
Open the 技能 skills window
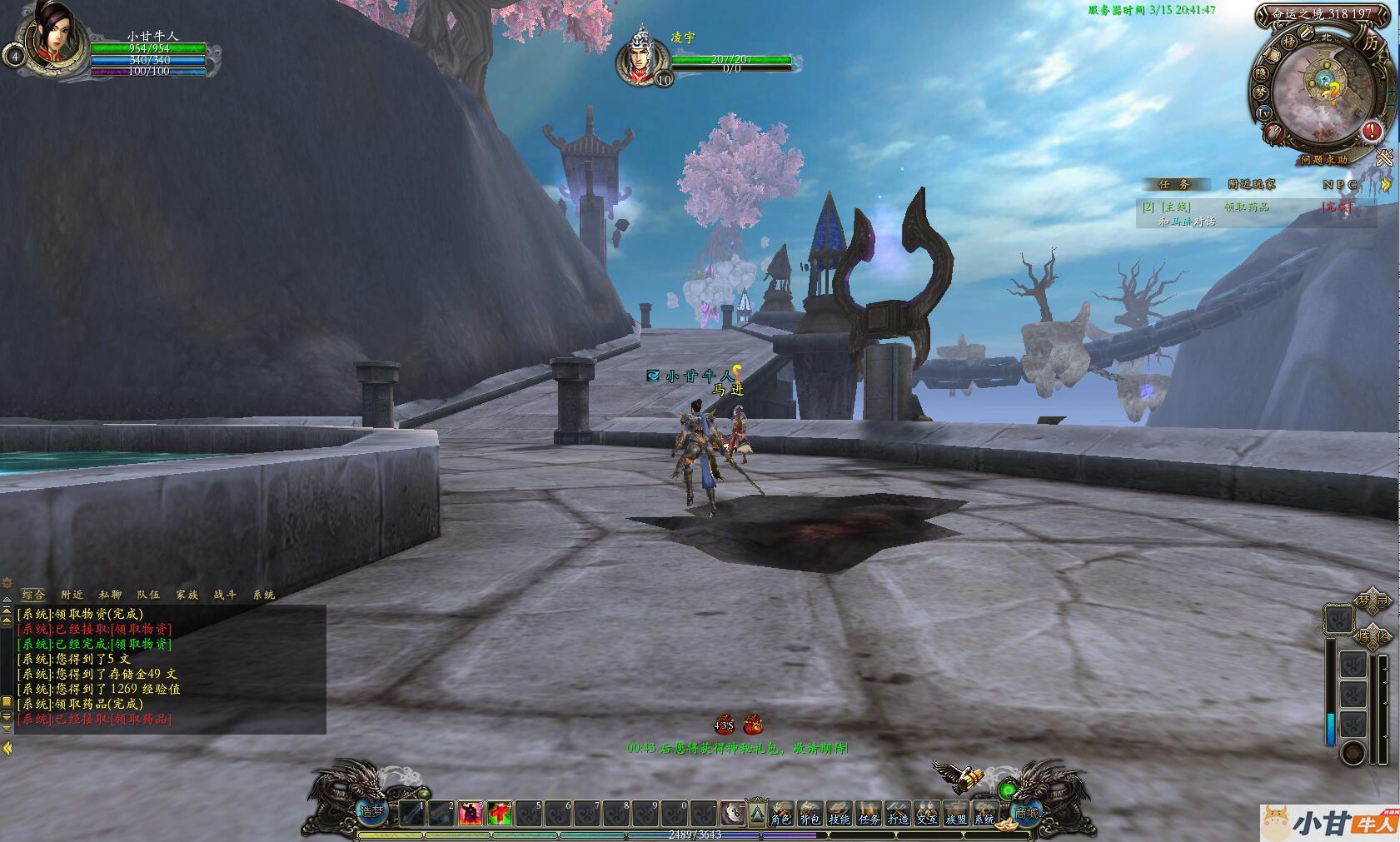[839, 812]
